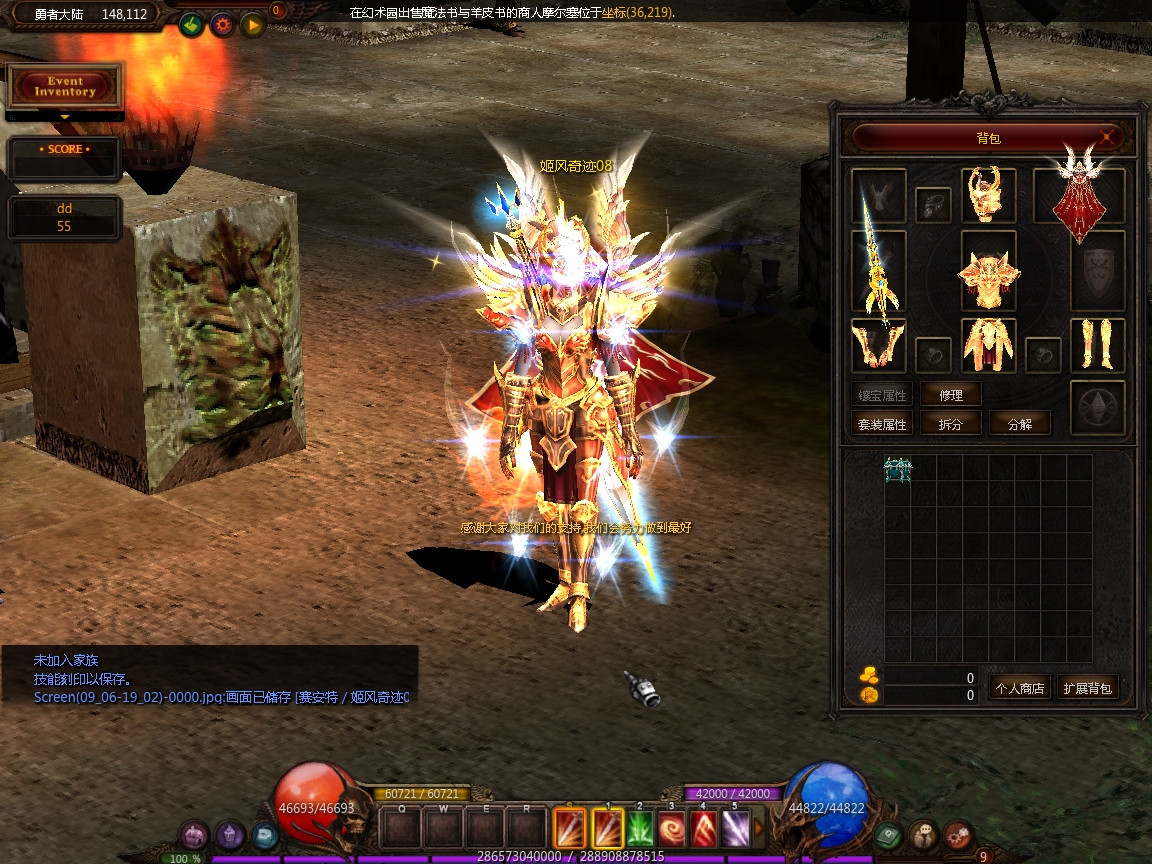Screen dimensions: 1152x864
Task: Close the 背包 inventory panel
Action: click(1107, 137)
